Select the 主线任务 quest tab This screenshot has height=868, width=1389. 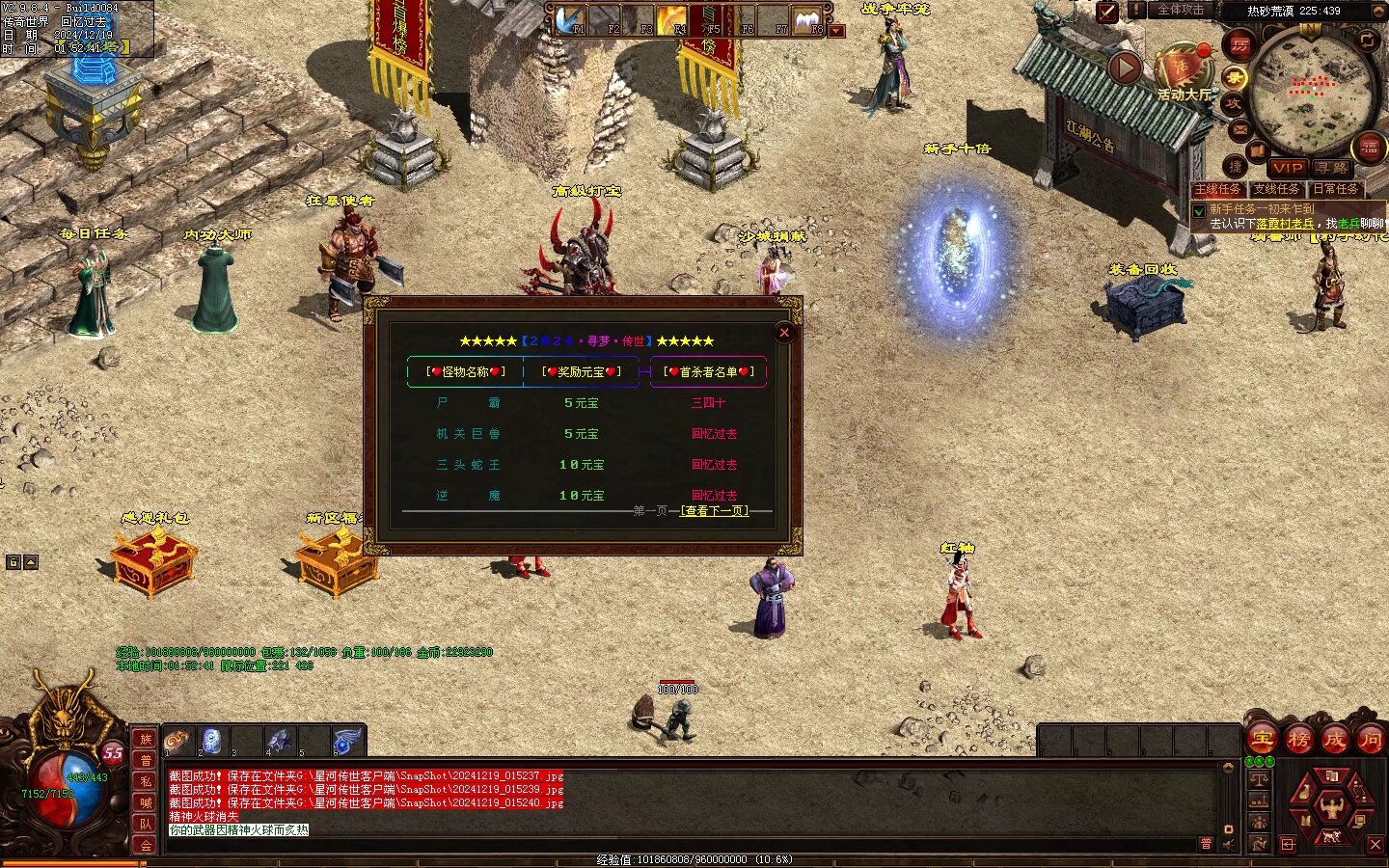click(1217, 189)
